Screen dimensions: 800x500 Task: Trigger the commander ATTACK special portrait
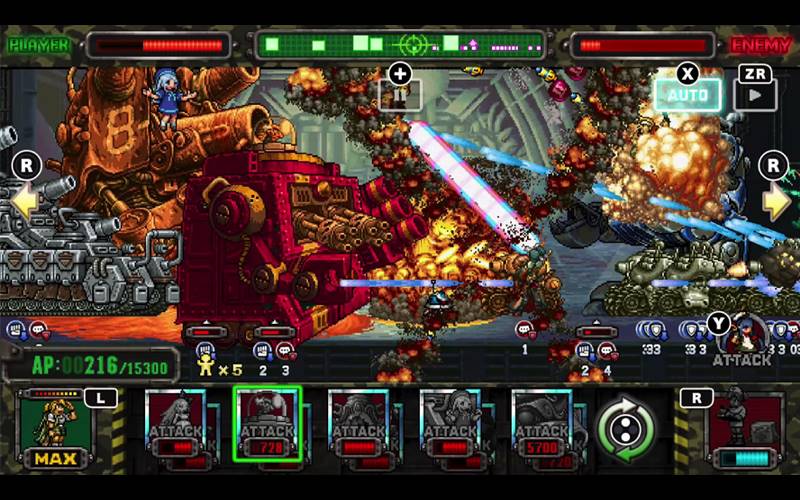[x=742, y=338]
